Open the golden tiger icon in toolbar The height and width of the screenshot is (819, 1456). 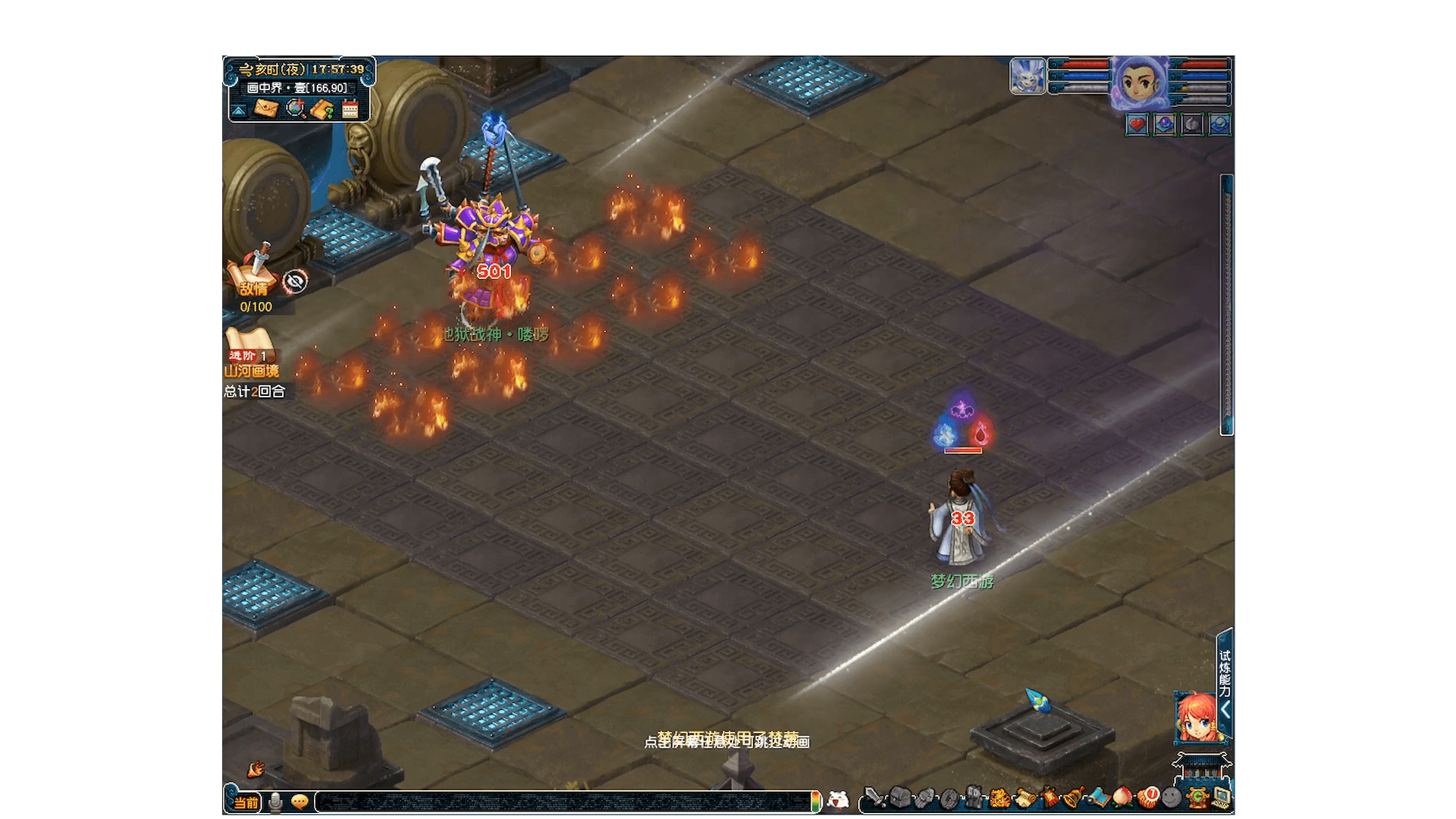(999, 798)
